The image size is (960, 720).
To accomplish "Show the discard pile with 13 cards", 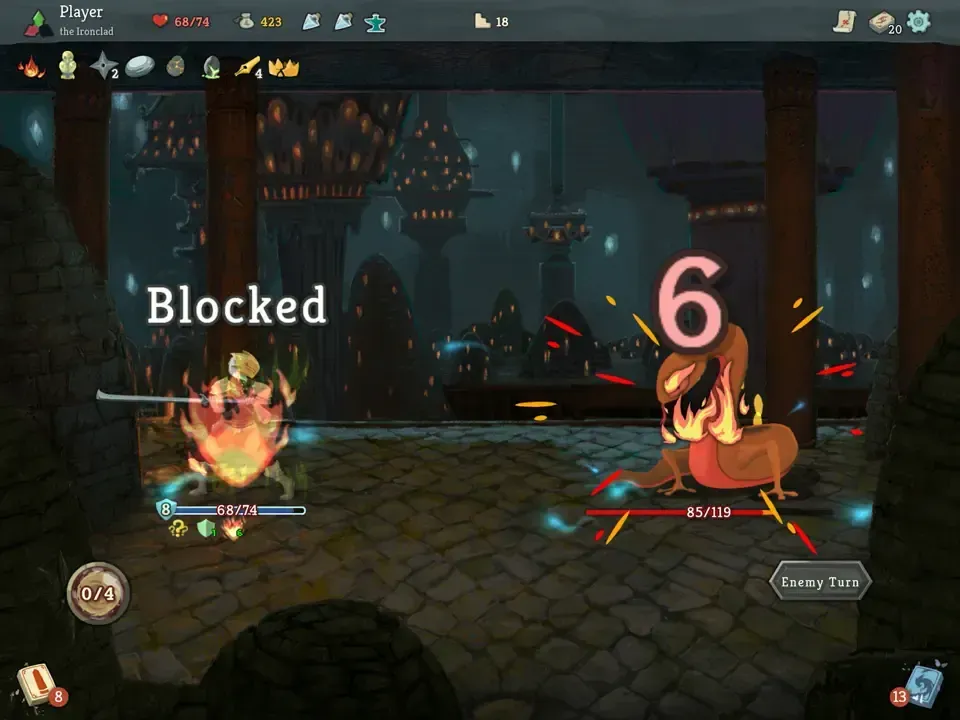I will 922,684.
